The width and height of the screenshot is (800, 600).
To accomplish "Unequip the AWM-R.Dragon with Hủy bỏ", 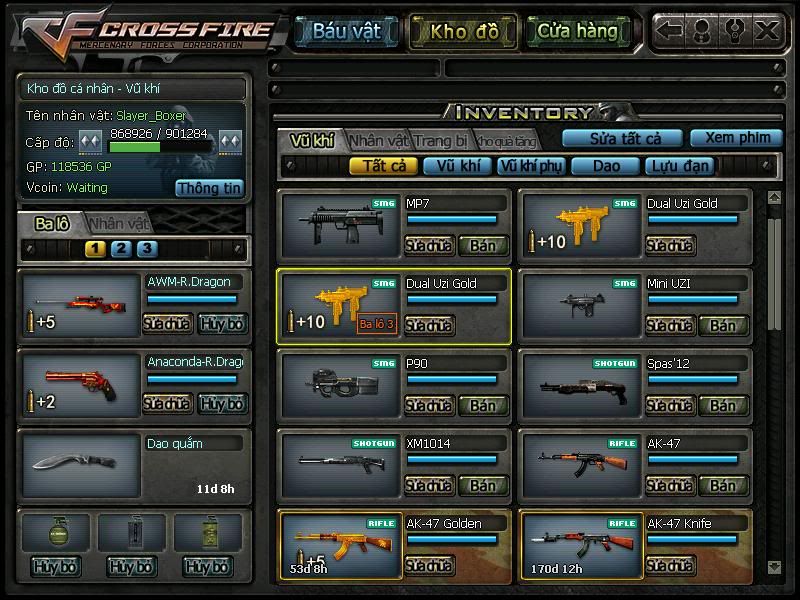I will coord(220,324).
